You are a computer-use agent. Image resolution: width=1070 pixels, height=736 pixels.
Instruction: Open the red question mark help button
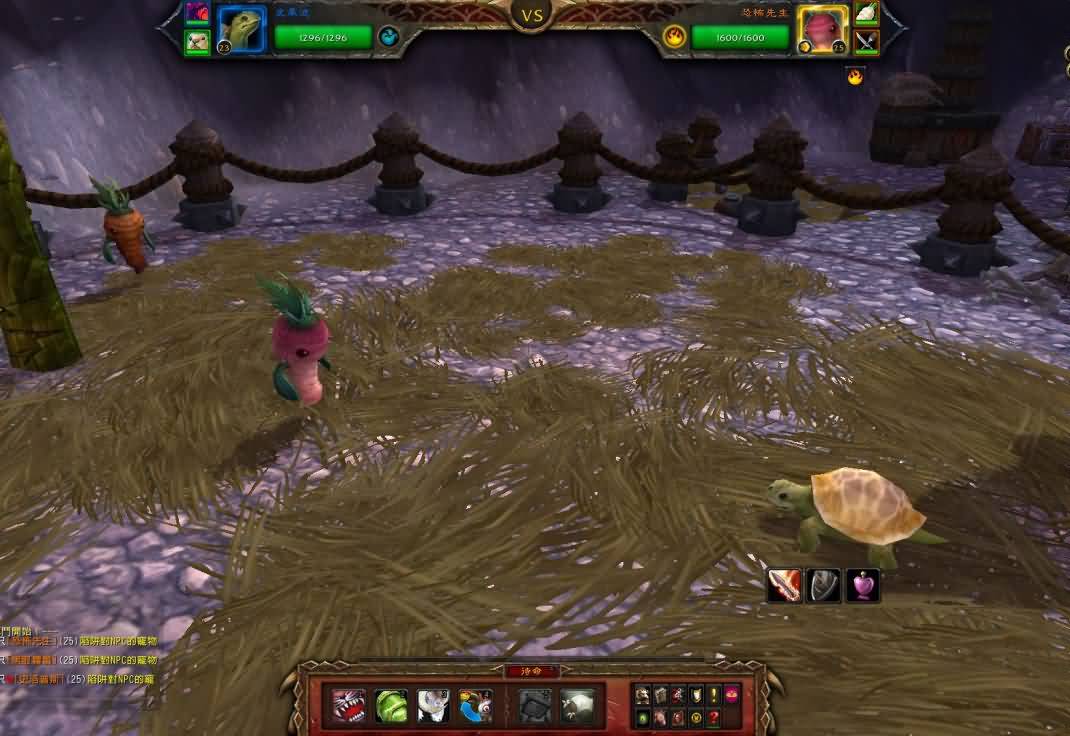point(714,718)
